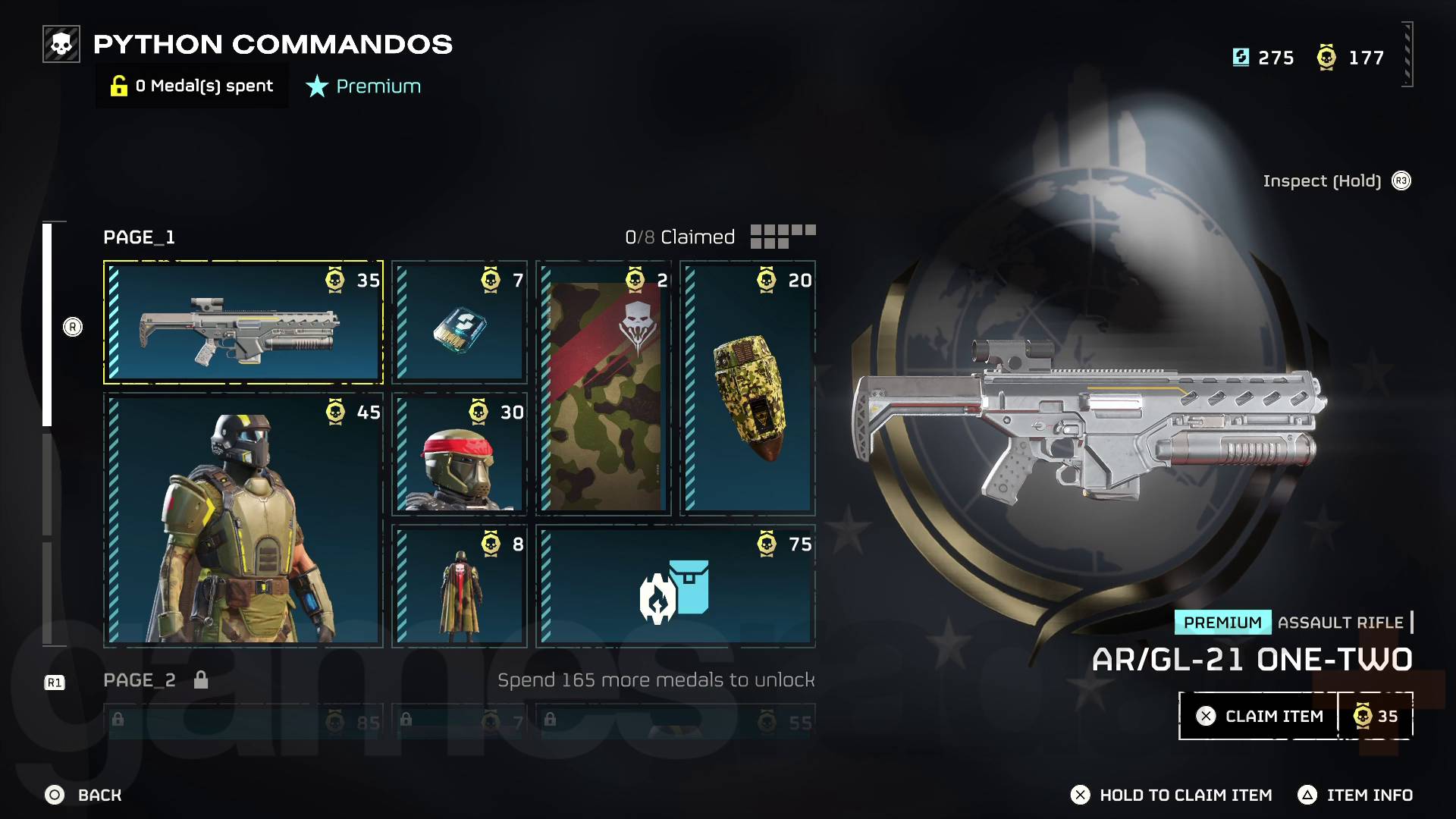Click the Super Credits counter showing 275
The width and height of the screenshot is (1456, 819).
pyautogui.click(x=1265, y=57)
